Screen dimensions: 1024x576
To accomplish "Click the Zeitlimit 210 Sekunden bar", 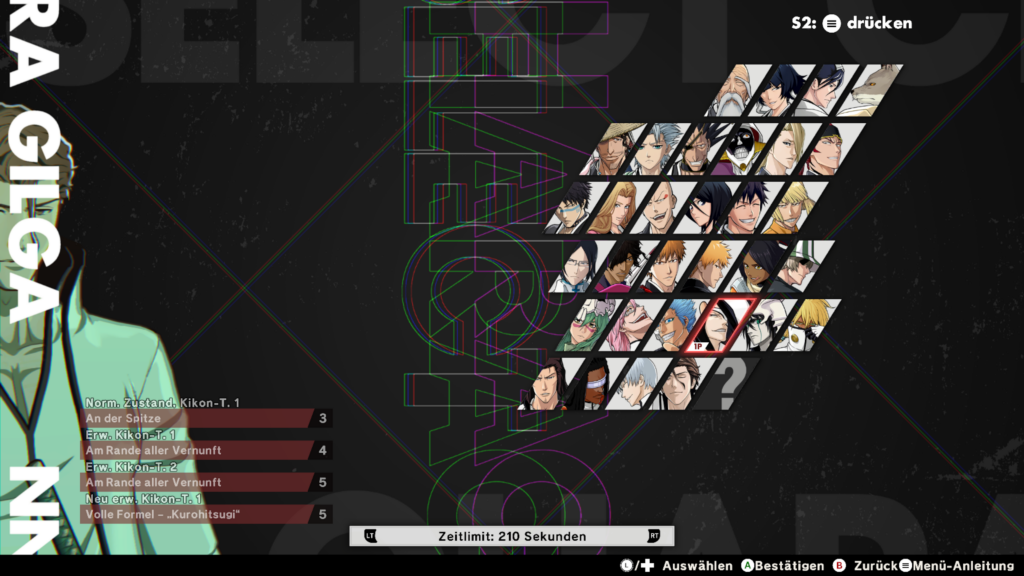I will coord(512,536).
